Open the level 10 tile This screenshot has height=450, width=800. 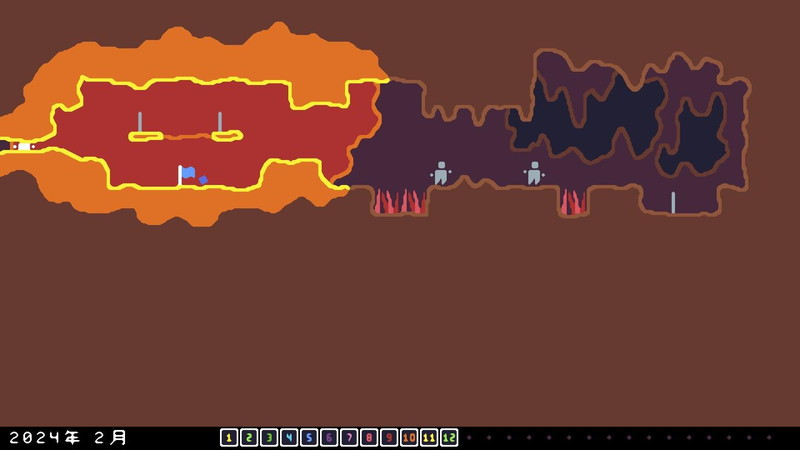[x=409, y=438]
